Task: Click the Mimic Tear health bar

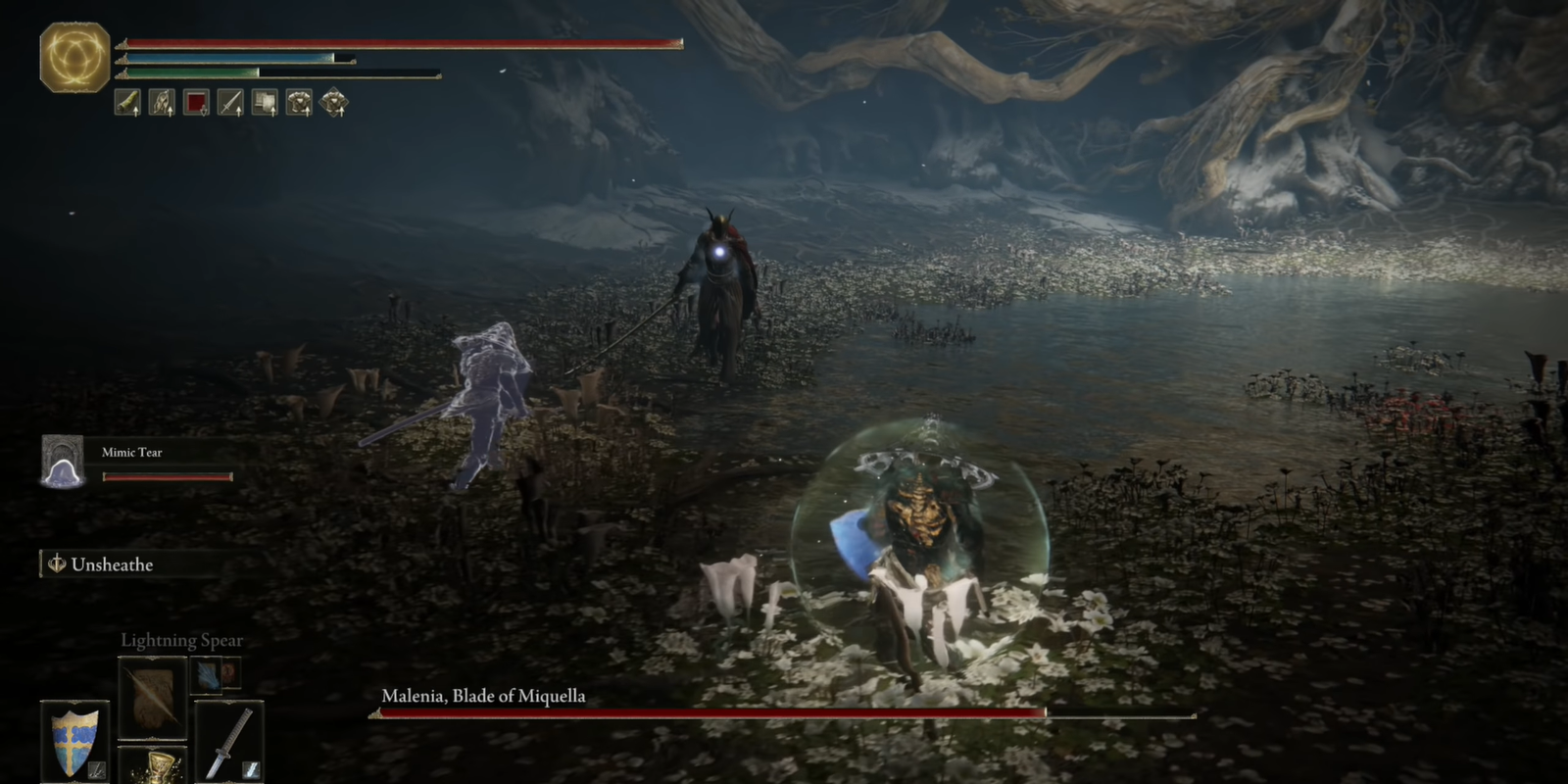Action: (x=168, y=476)
